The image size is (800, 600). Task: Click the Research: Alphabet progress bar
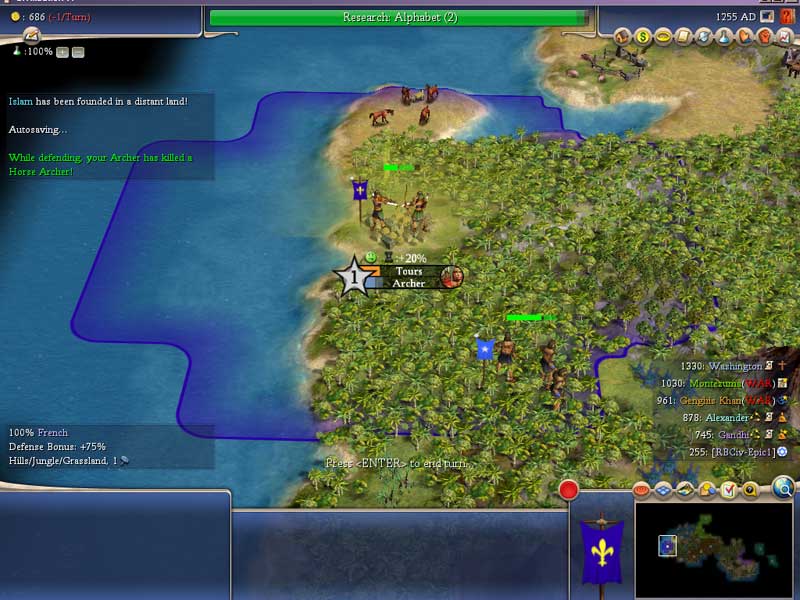point(398,17)
